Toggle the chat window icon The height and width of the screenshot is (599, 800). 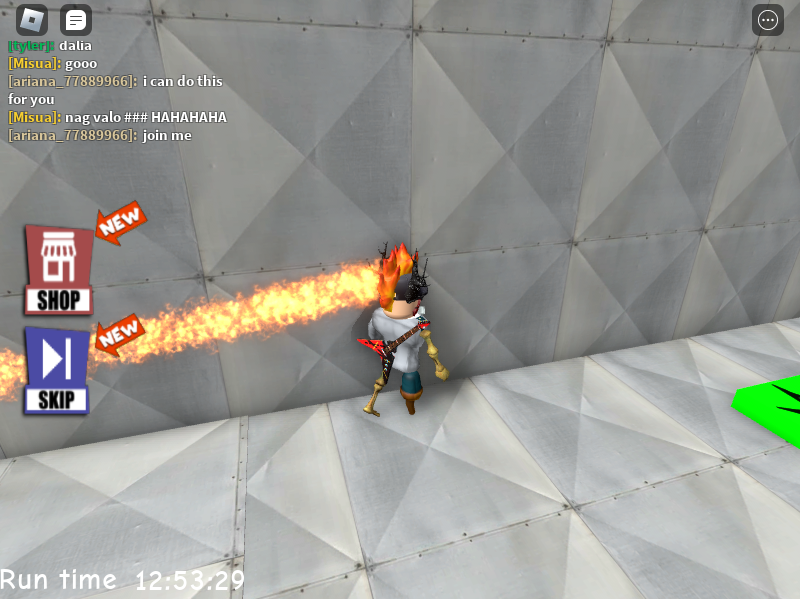76,20
